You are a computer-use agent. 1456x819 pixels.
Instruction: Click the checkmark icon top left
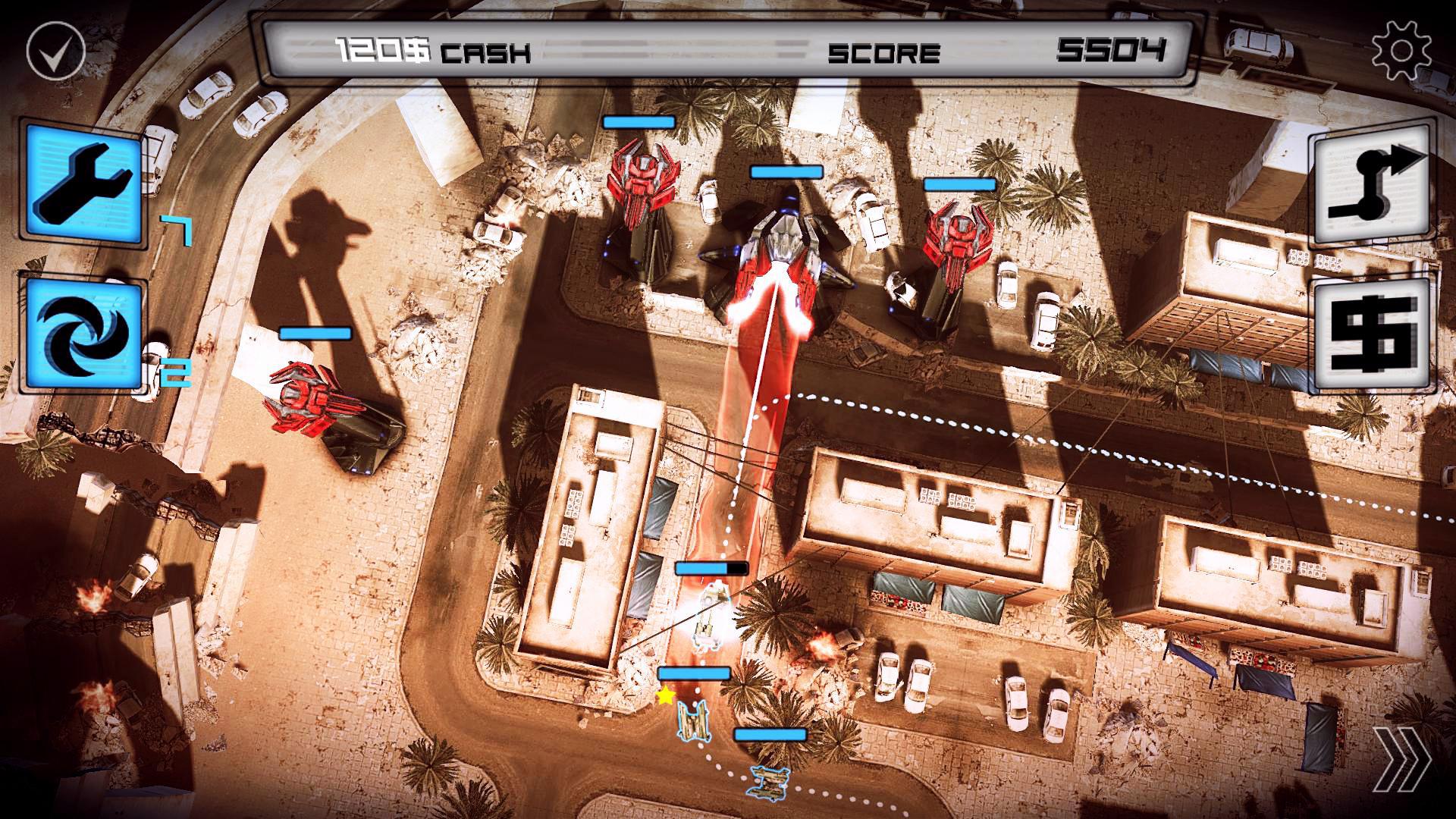(x=57, y=49)
